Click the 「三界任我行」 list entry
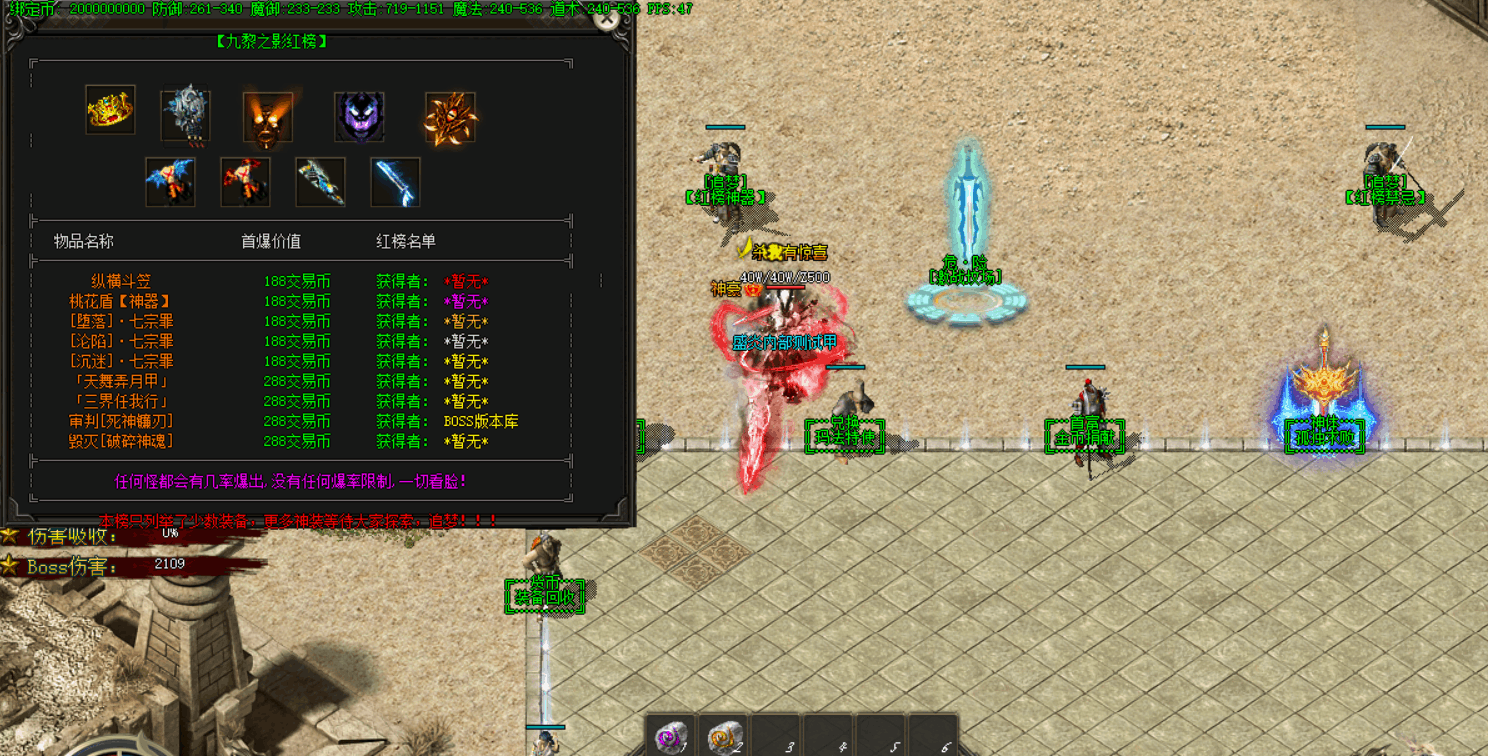 pos(121,402)
